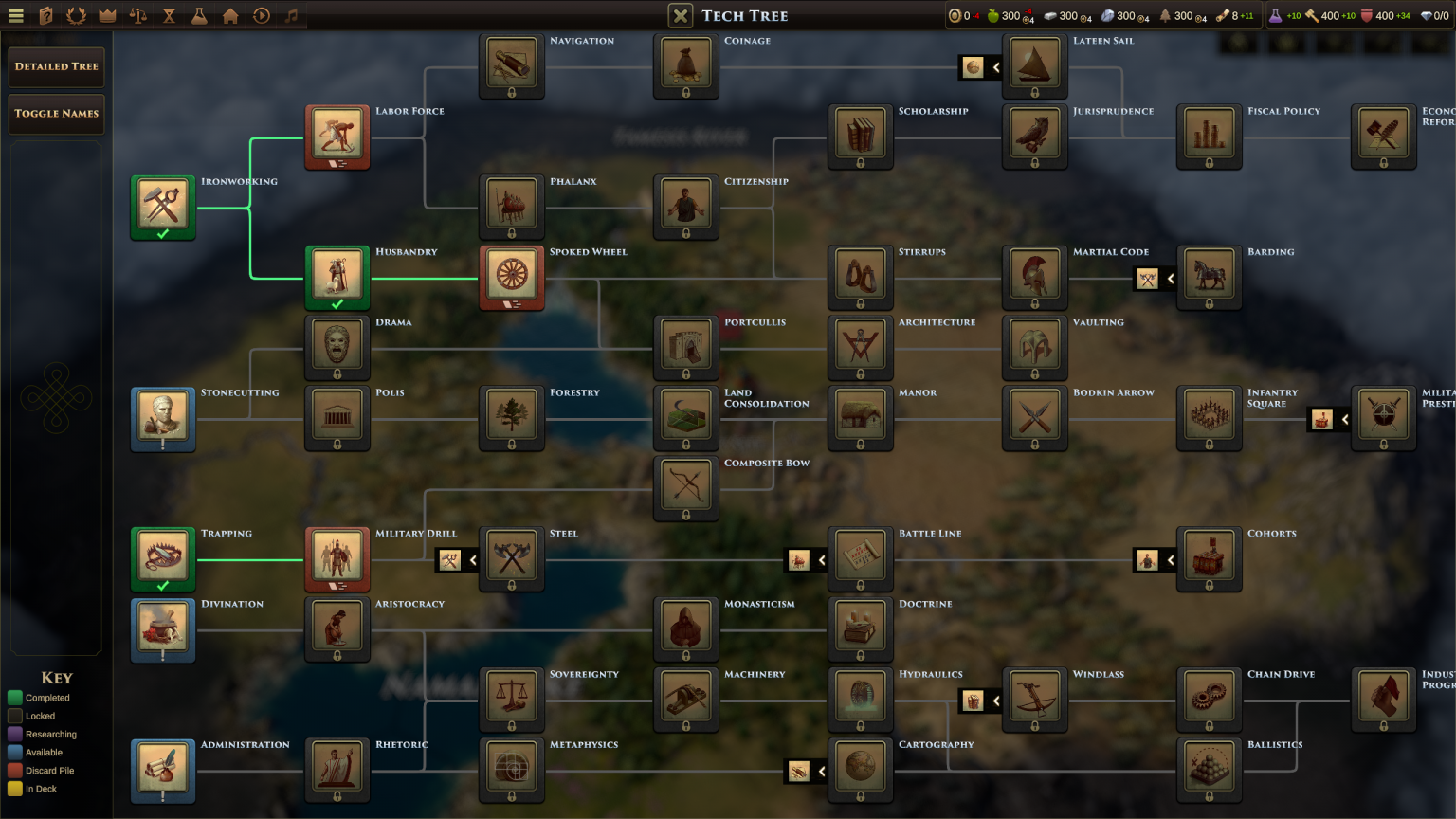Viewport: 1456px width, 819px height.
Task: Open the help book icon in the toolbar
Action: tap(44, 16)
